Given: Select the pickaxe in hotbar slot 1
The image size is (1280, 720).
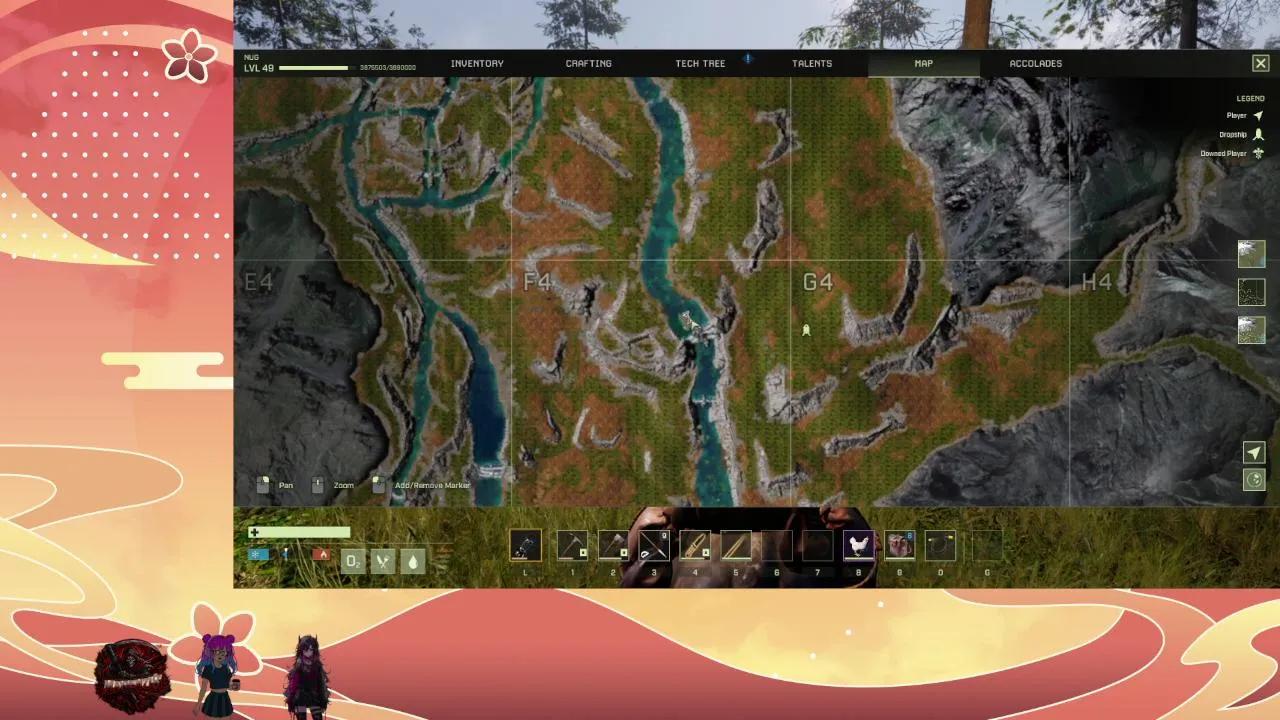Looking at the screenshot, I should (x=572, y=545).
